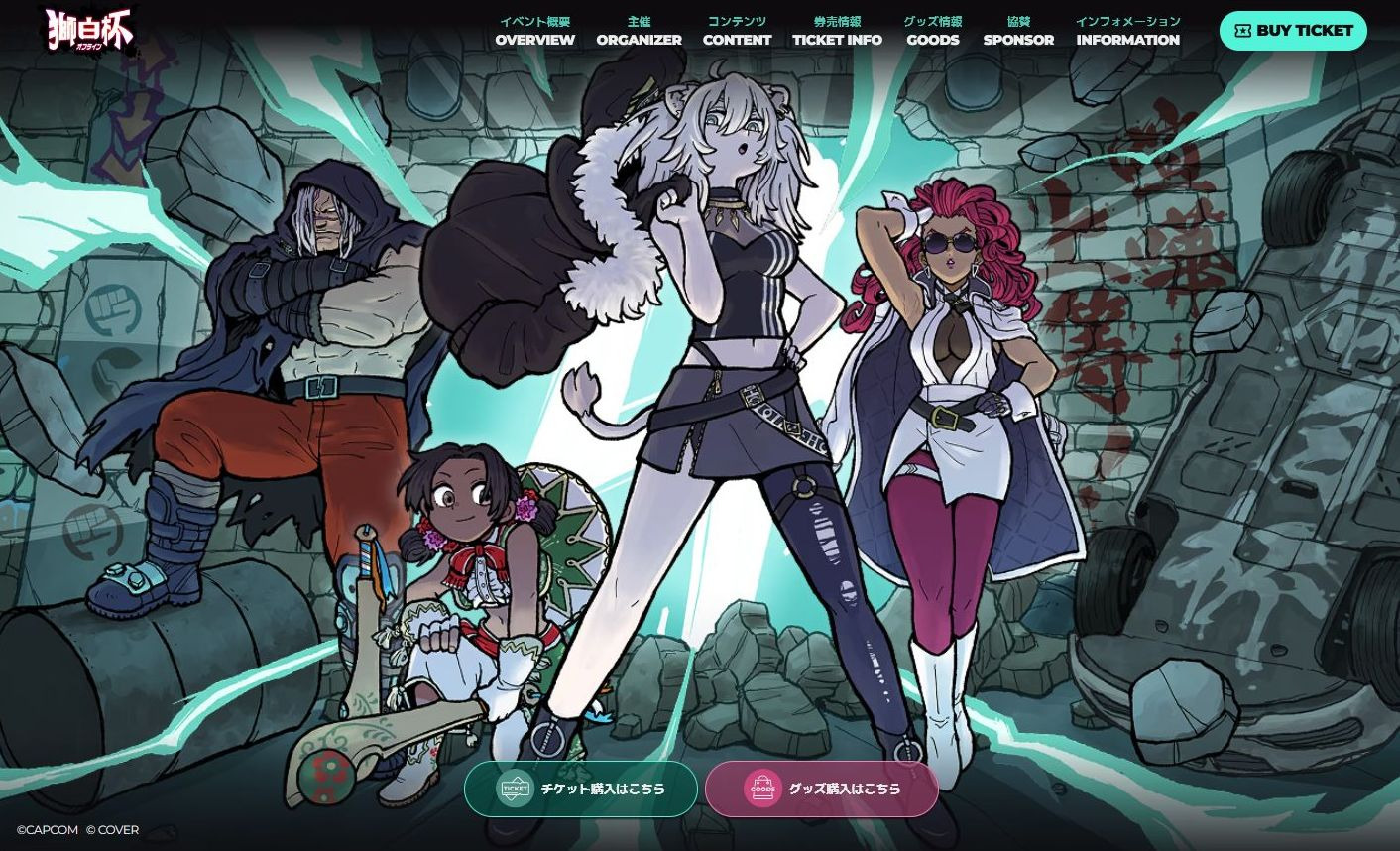Open the ORGANIZER section from the navigation
Screen dimensions: 1400x851
point(639,31)
